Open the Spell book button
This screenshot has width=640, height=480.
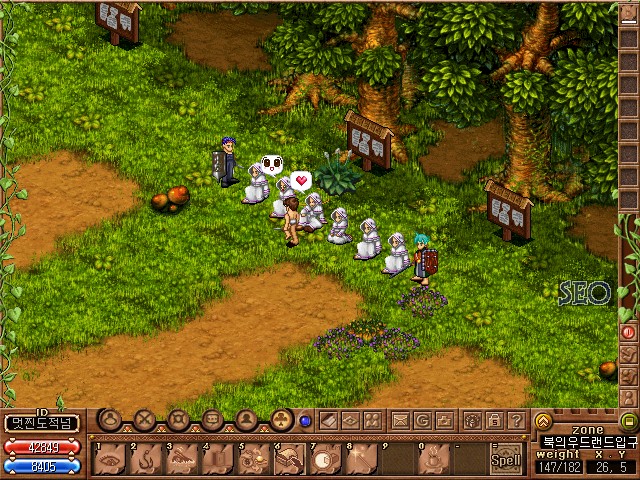pos(507,459)
